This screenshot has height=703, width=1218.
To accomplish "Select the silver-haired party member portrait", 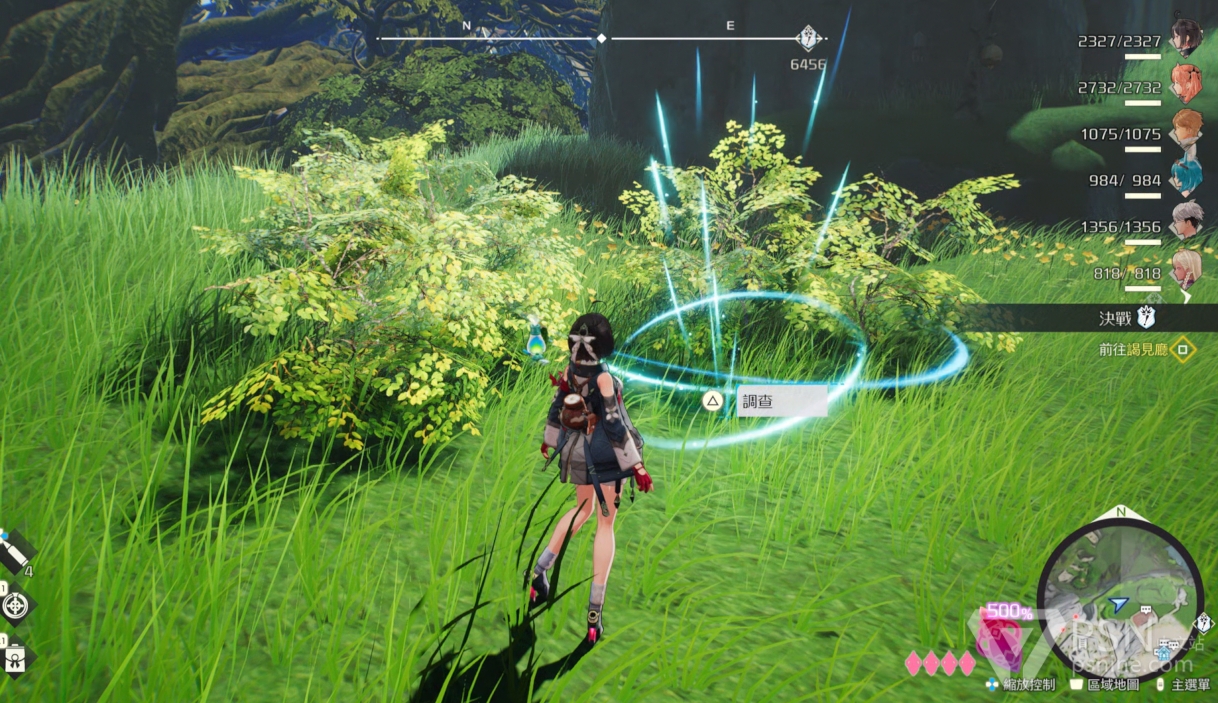I will point(1186,222).
